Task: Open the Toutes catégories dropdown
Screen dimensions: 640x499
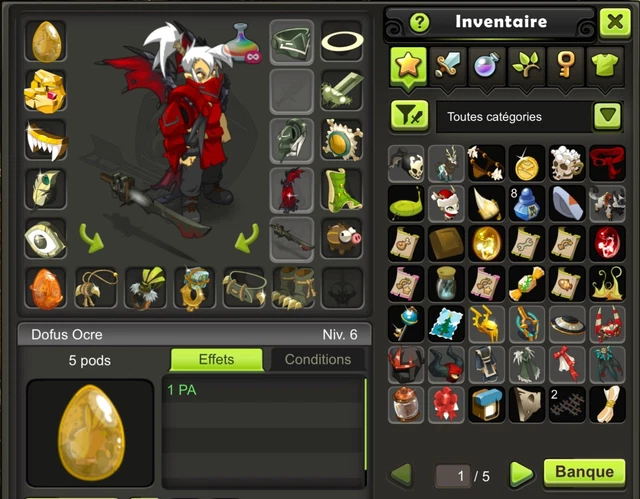Action: 607,116
